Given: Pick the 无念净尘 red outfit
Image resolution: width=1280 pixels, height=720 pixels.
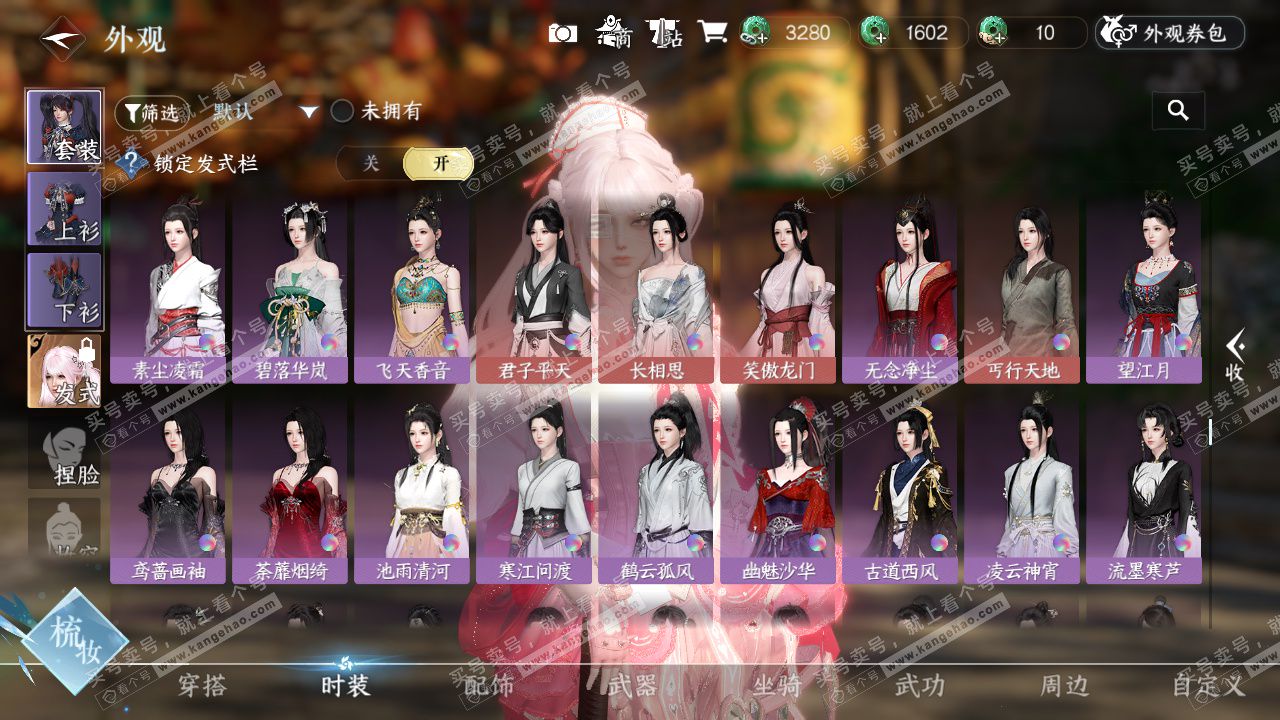Looking at the screenshot, I should click(900, 290).
